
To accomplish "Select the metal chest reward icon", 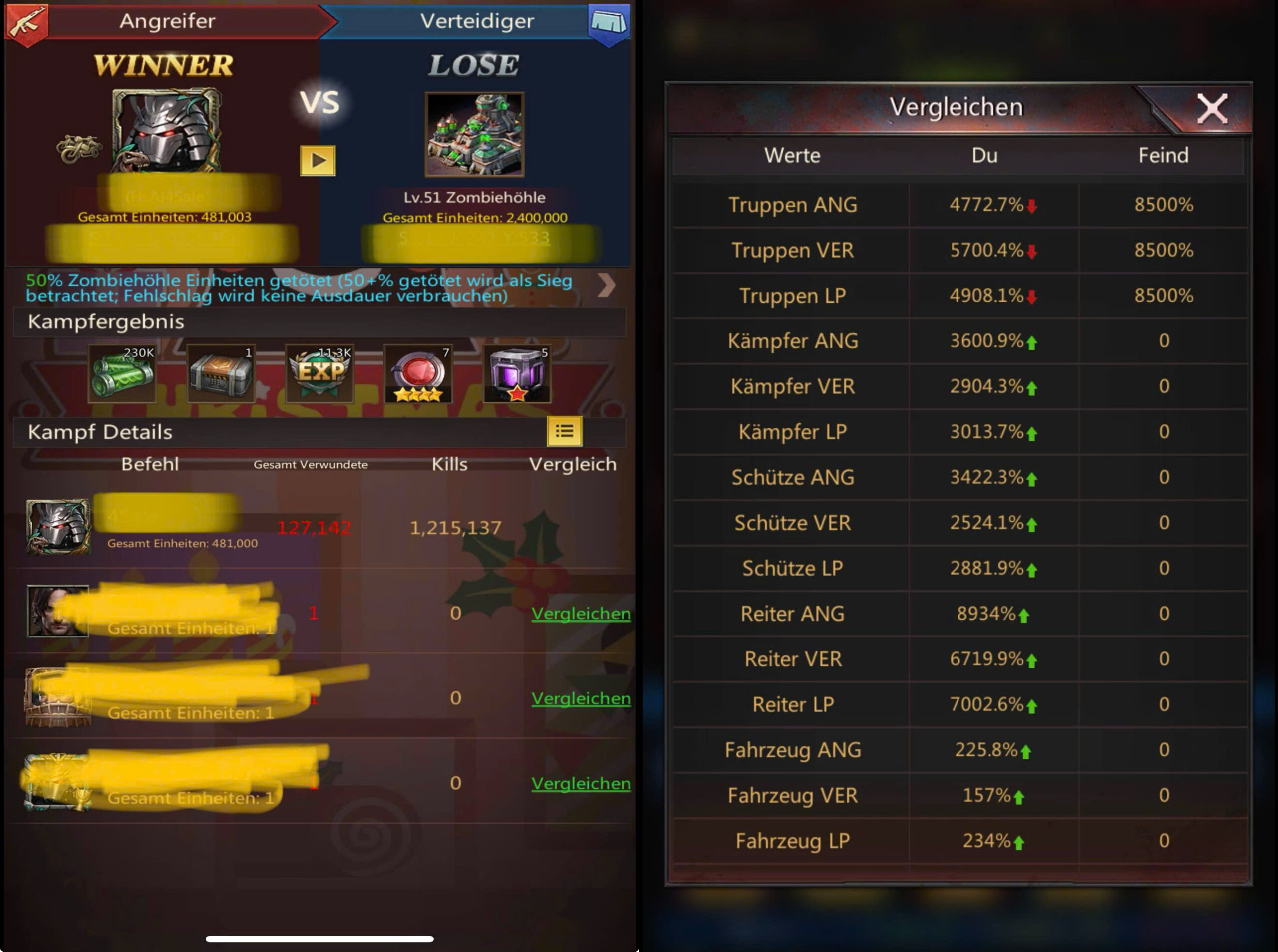I will (x=221, y=373).
